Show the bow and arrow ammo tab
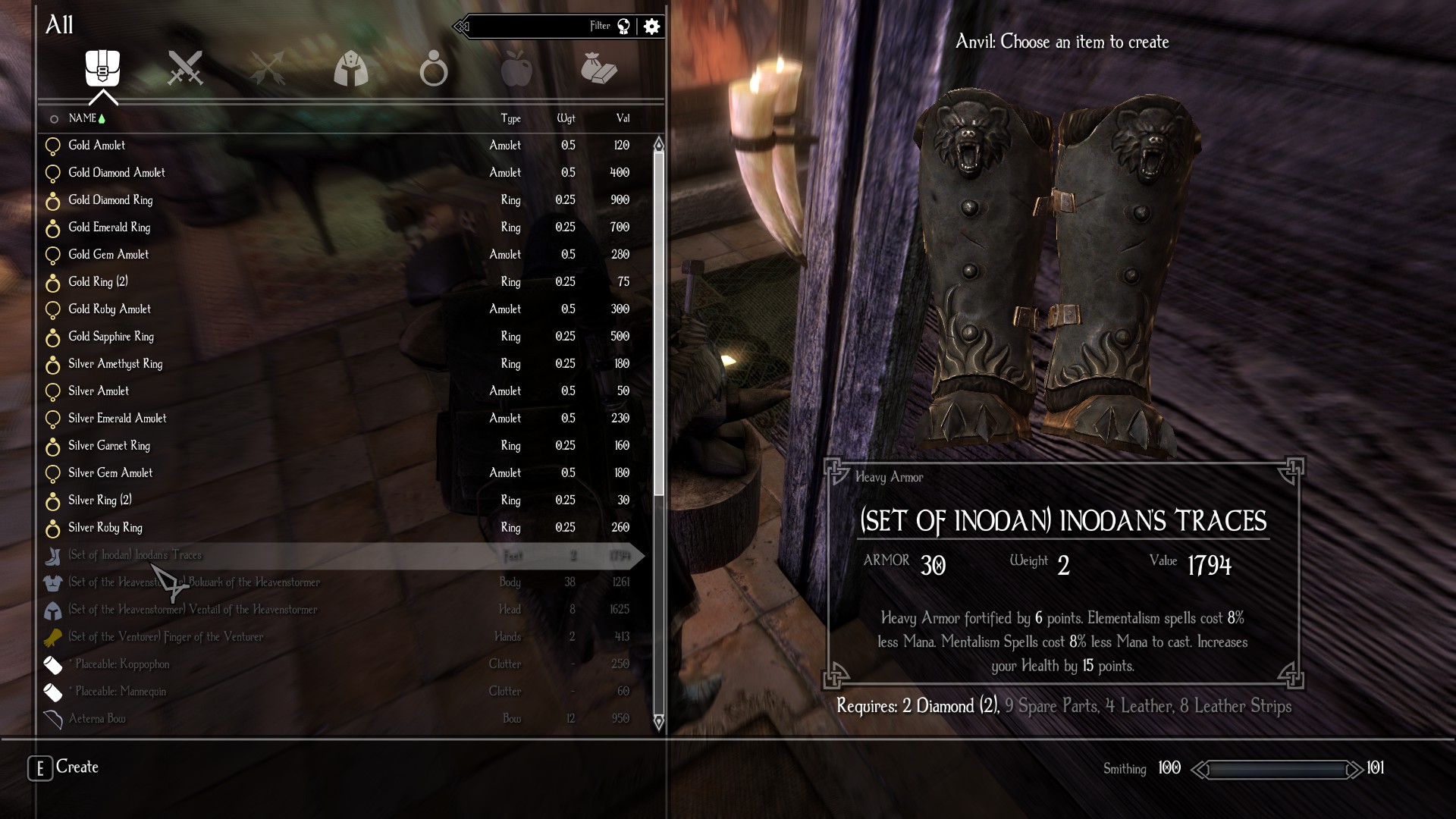The width and height of the screenshot is (1456, 819). point(267,68)
